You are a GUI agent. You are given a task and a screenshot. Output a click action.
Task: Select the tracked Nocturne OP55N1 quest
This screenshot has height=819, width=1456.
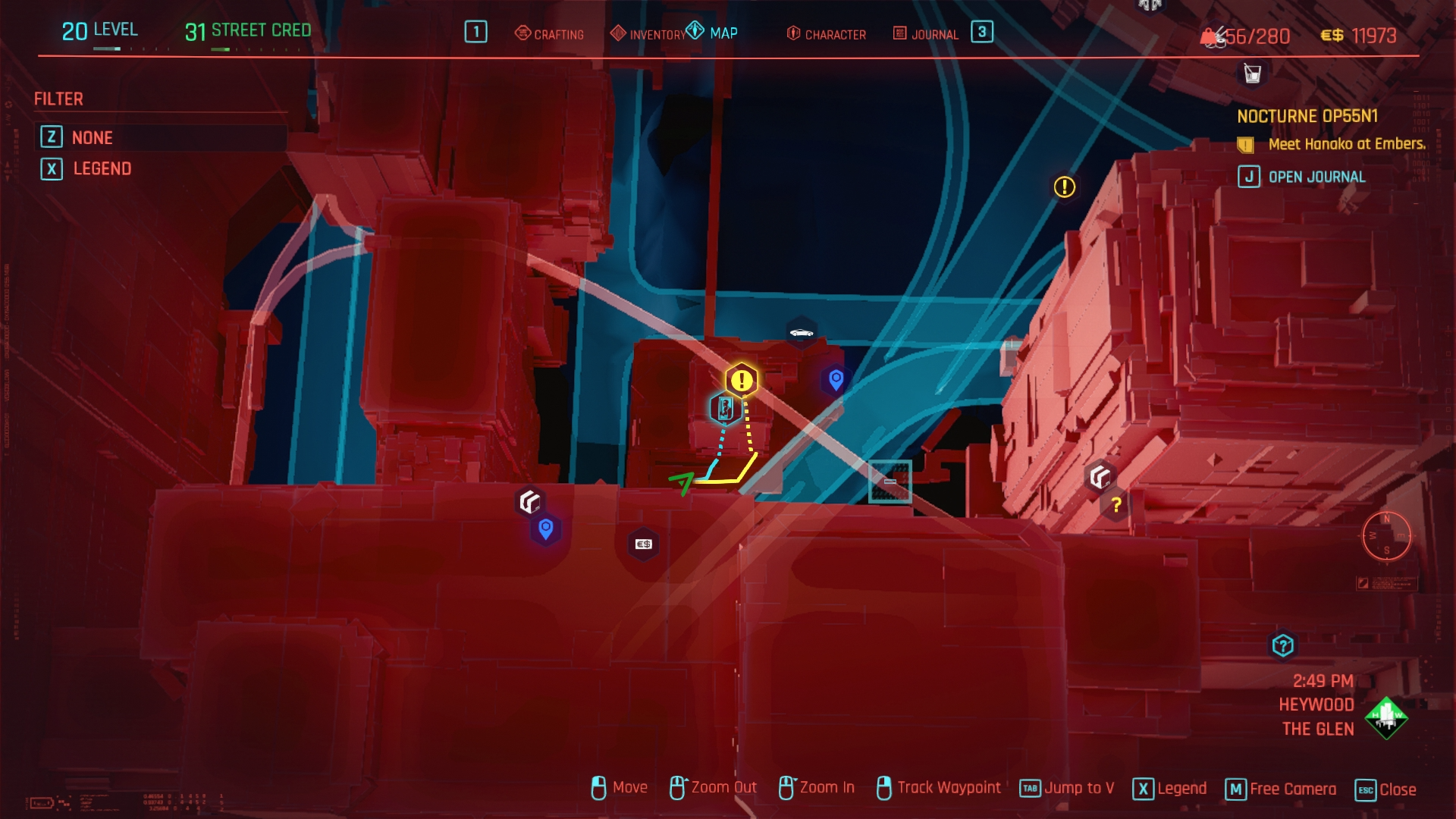click(x=1307, y=117)
